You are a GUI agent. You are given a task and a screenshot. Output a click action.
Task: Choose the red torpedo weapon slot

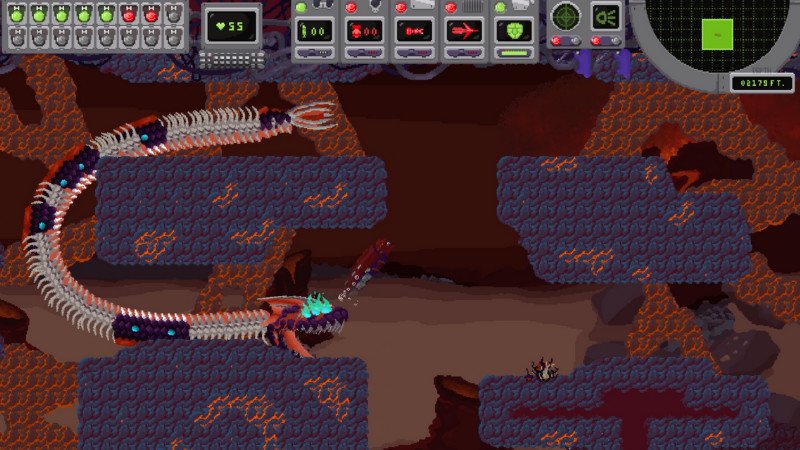point(414,30)
